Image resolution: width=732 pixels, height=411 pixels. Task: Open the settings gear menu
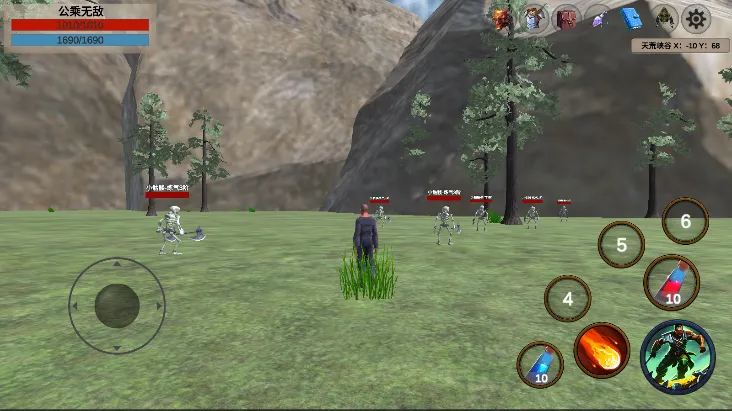pos(696,19)
